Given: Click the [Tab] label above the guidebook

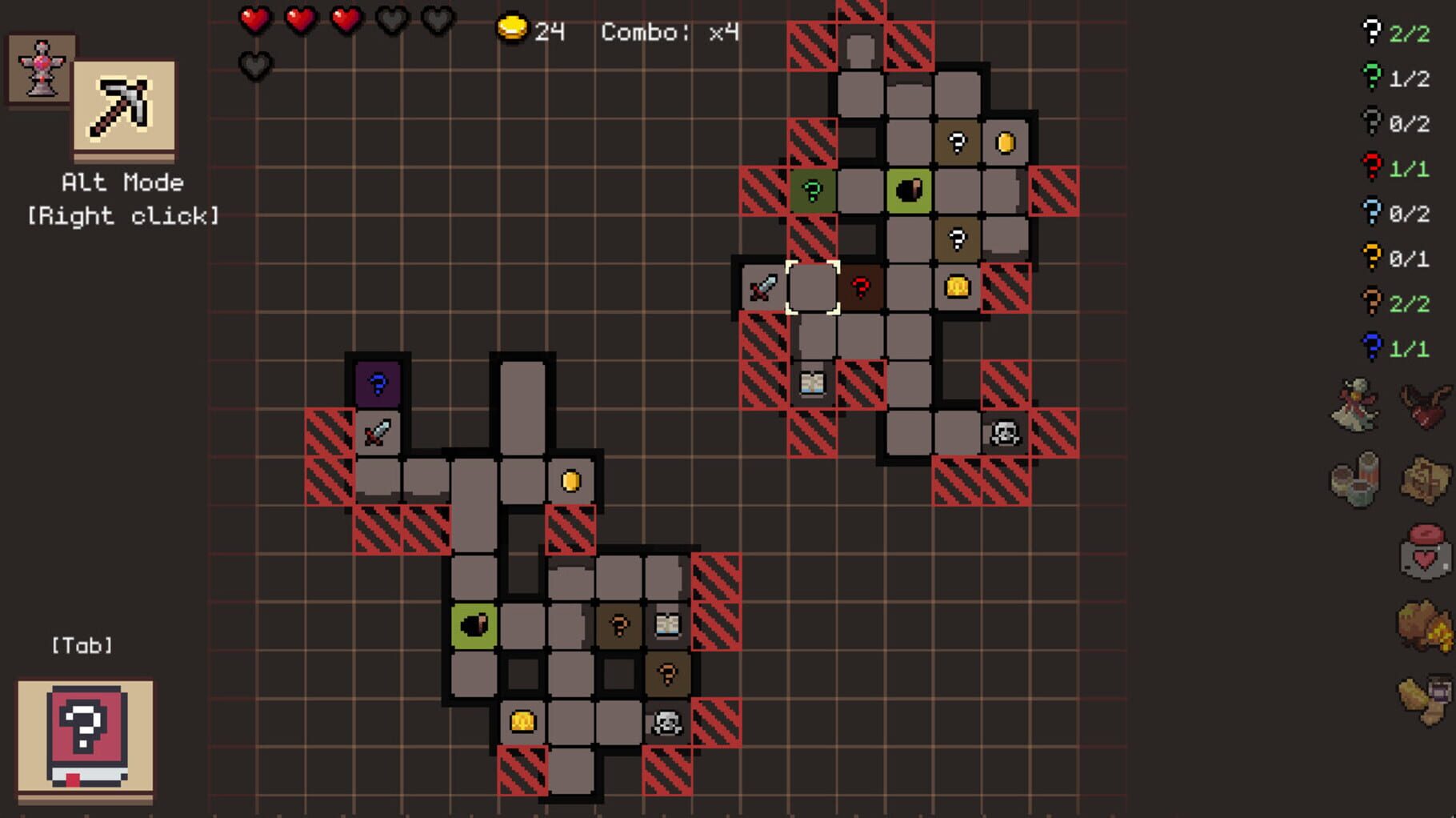Looking at the screenshot, I should pyautogui.click(x=82, y=645).
